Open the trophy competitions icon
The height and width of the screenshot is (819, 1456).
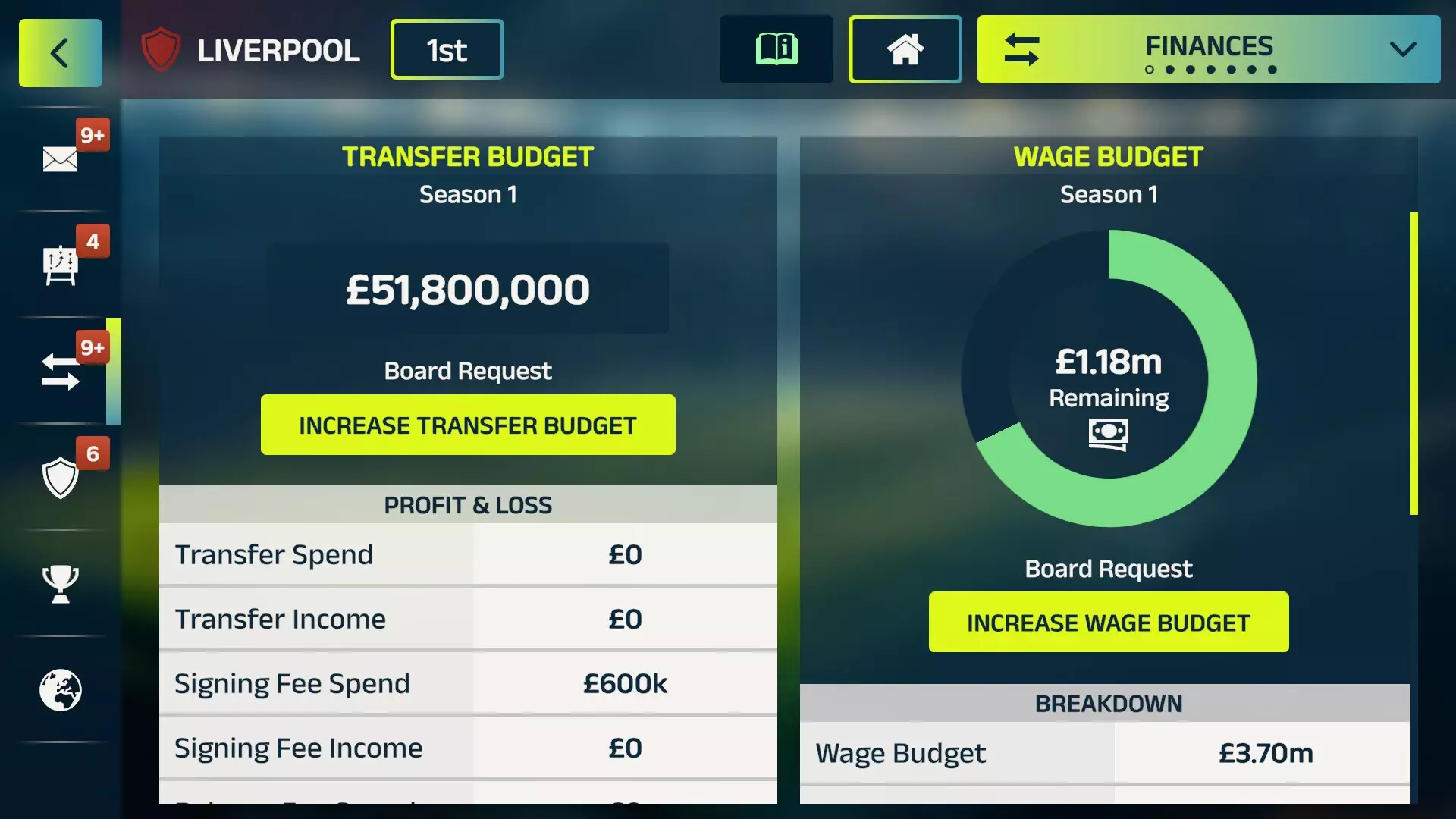click(59, 584)
